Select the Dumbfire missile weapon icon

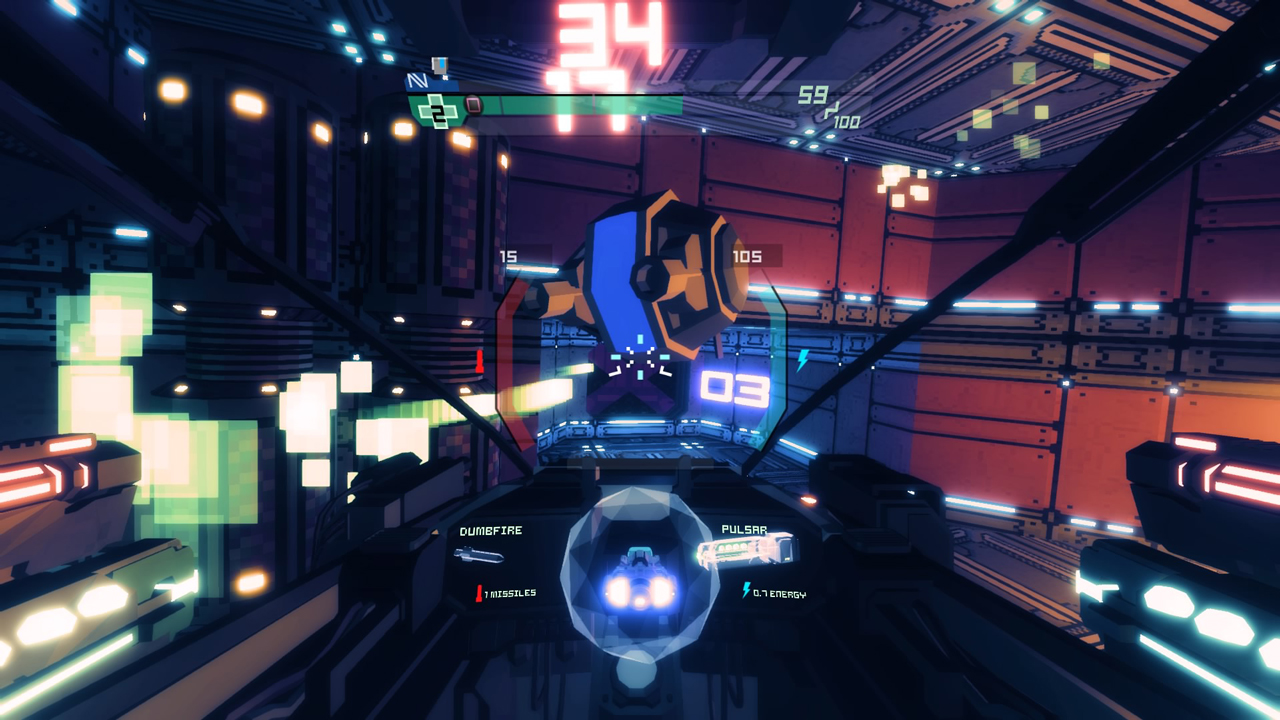[x=479, y=556]
